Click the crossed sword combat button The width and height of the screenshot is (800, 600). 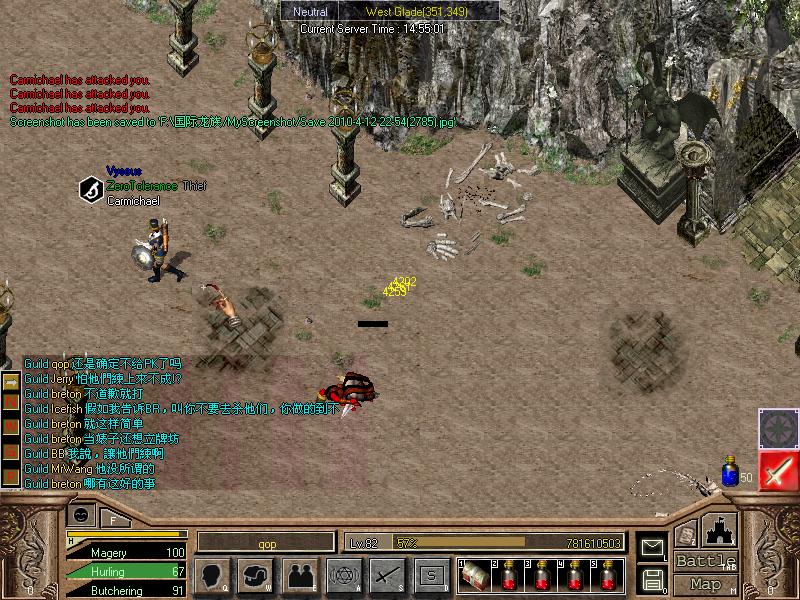coord(386,575)
